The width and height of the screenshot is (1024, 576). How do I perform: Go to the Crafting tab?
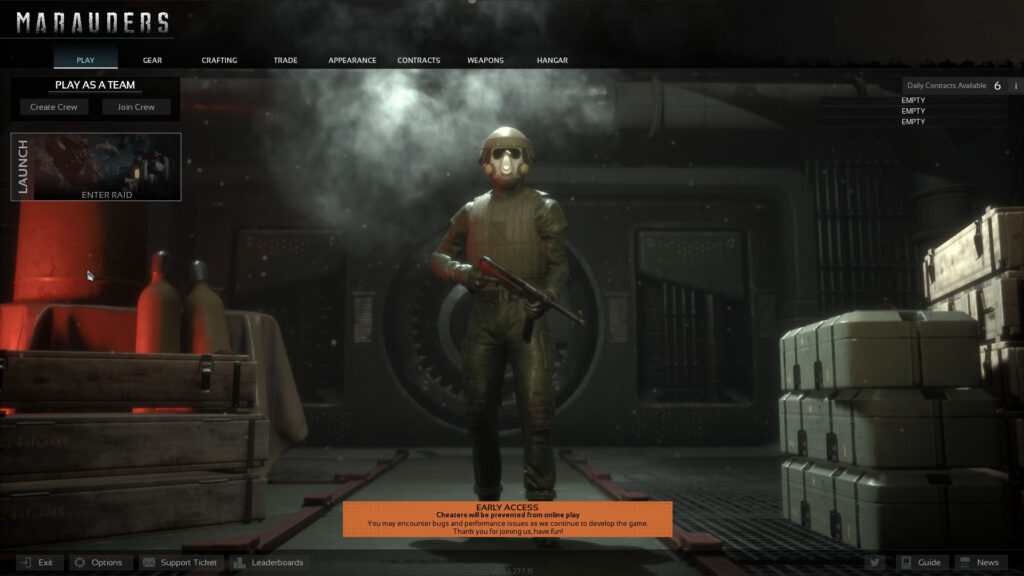219,60
